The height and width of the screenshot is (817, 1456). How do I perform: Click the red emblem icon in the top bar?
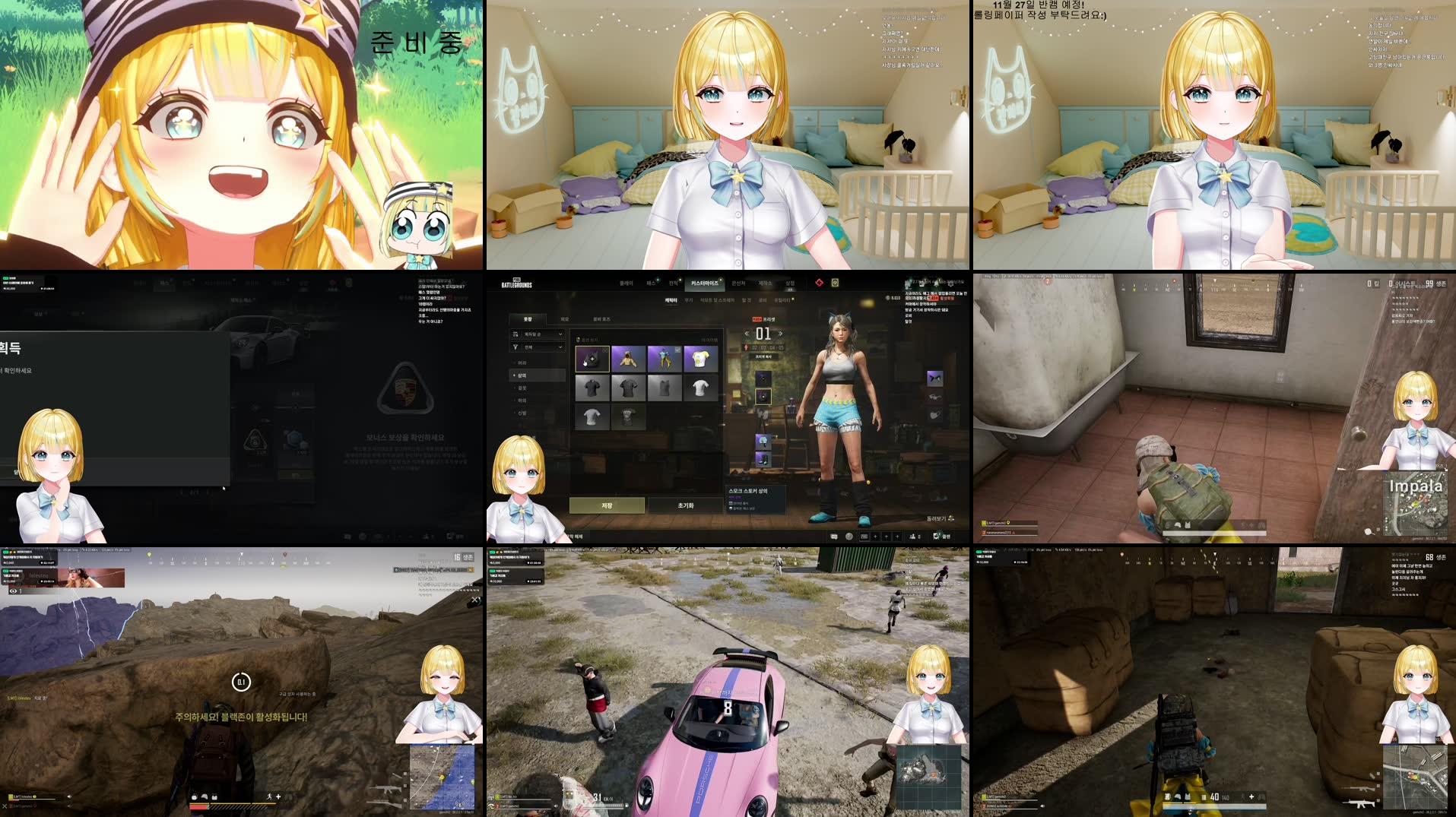pyautogui.click(x=820, y=283)
